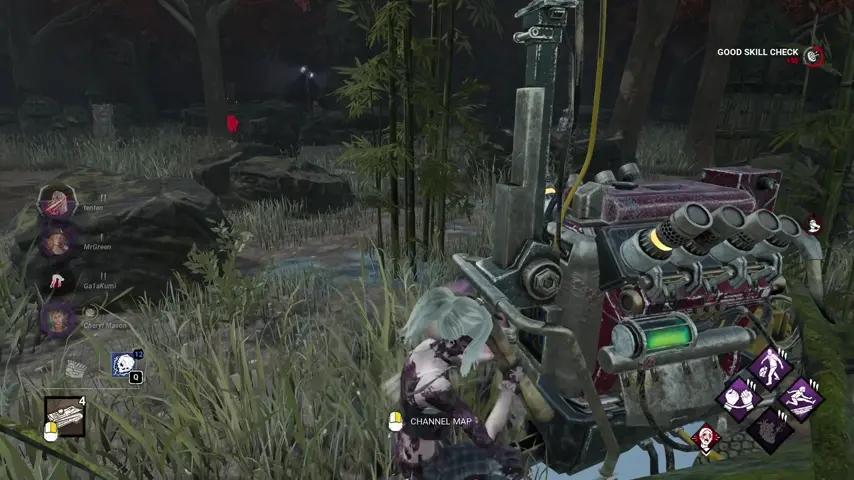Click the Good Skill Check score icon
The height and width of the screenshot is (480, 854).
tap(814, 56)
